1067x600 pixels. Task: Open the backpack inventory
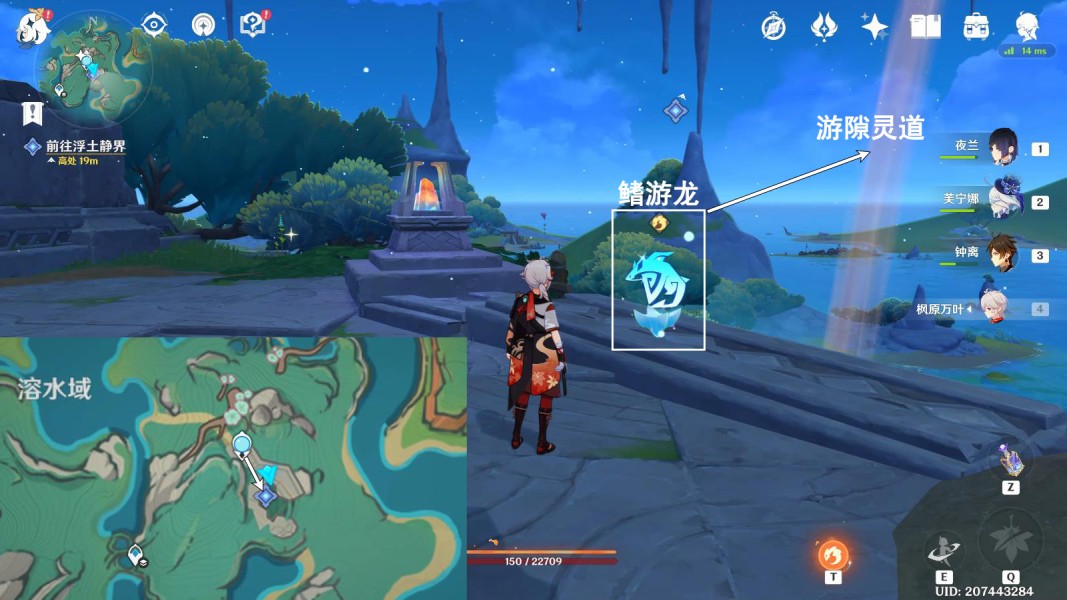(976, 27)
